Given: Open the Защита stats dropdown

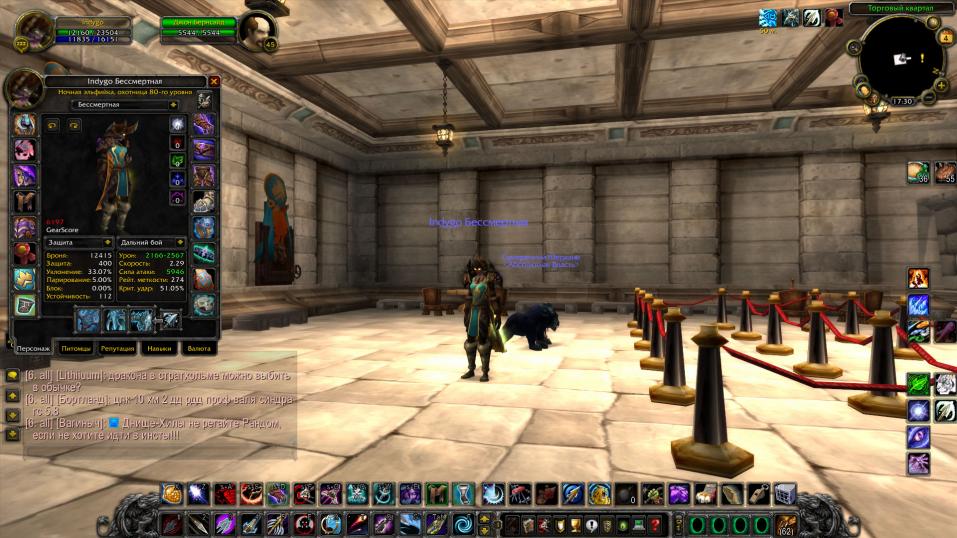Looking at the screenshot, I should point(108,242).
